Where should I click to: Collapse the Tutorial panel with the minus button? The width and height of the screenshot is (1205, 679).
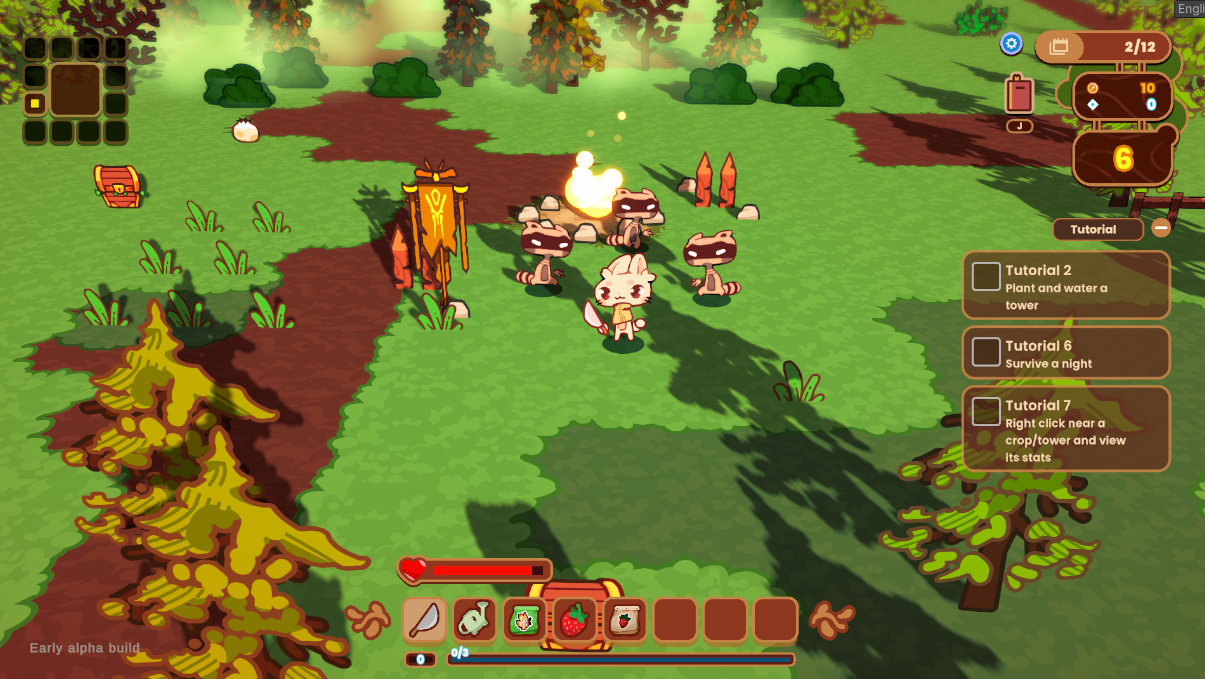pyautogui.click(x=1161, y=228)
